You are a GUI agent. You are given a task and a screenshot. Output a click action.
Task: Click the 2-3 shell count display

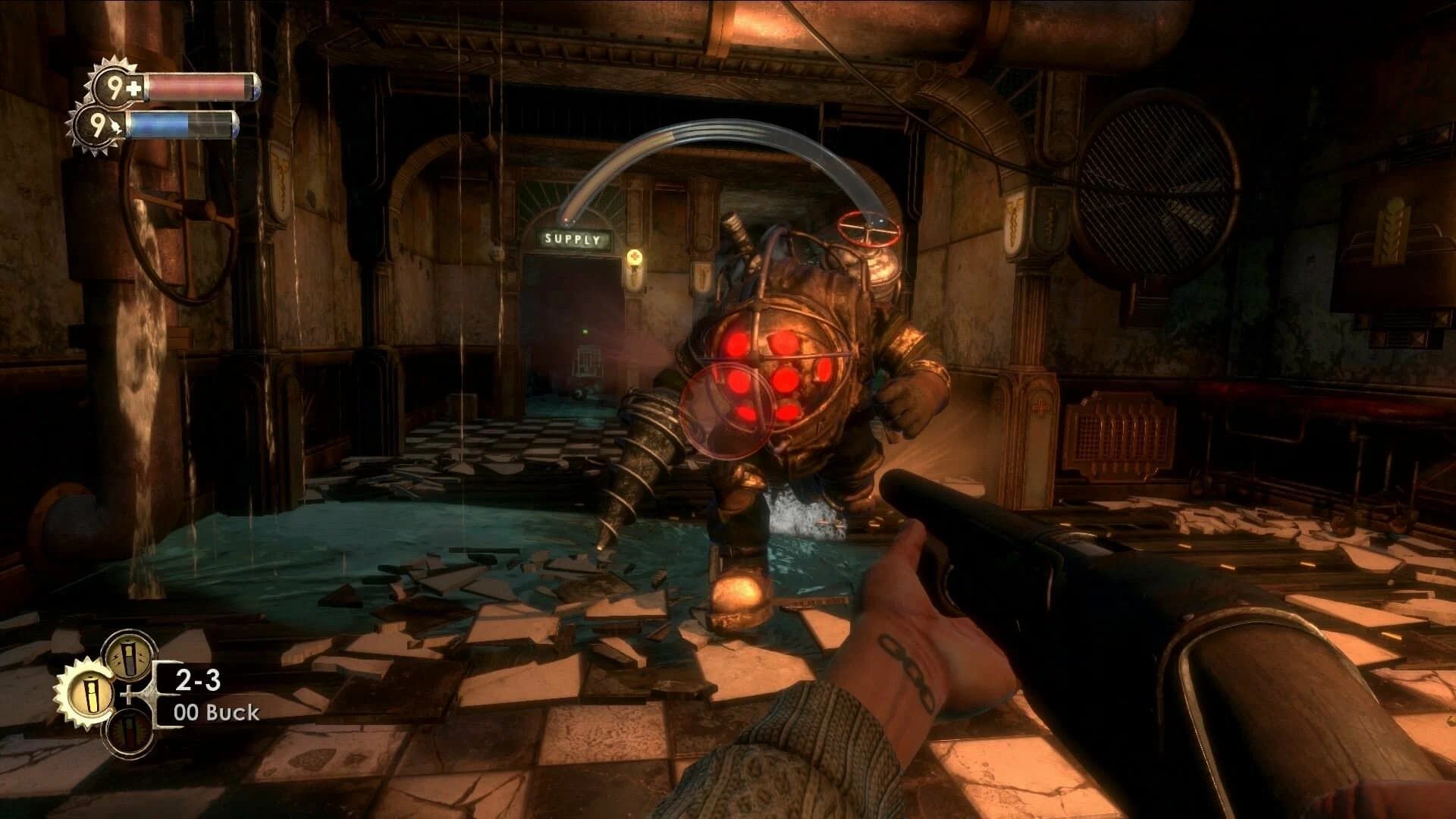(x=197, y=680)
